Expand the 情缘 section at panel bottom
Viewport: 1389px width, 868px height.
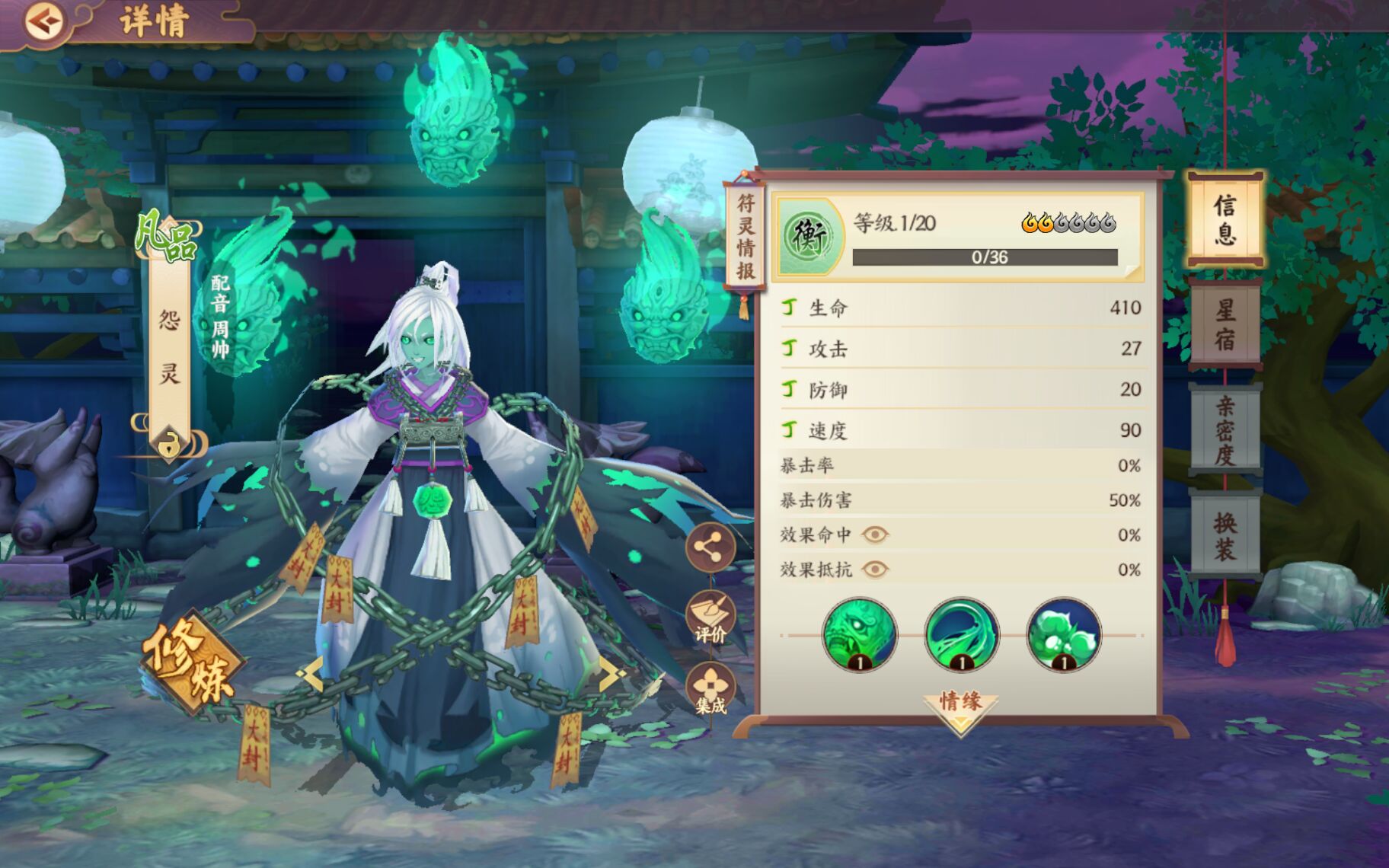960,706
